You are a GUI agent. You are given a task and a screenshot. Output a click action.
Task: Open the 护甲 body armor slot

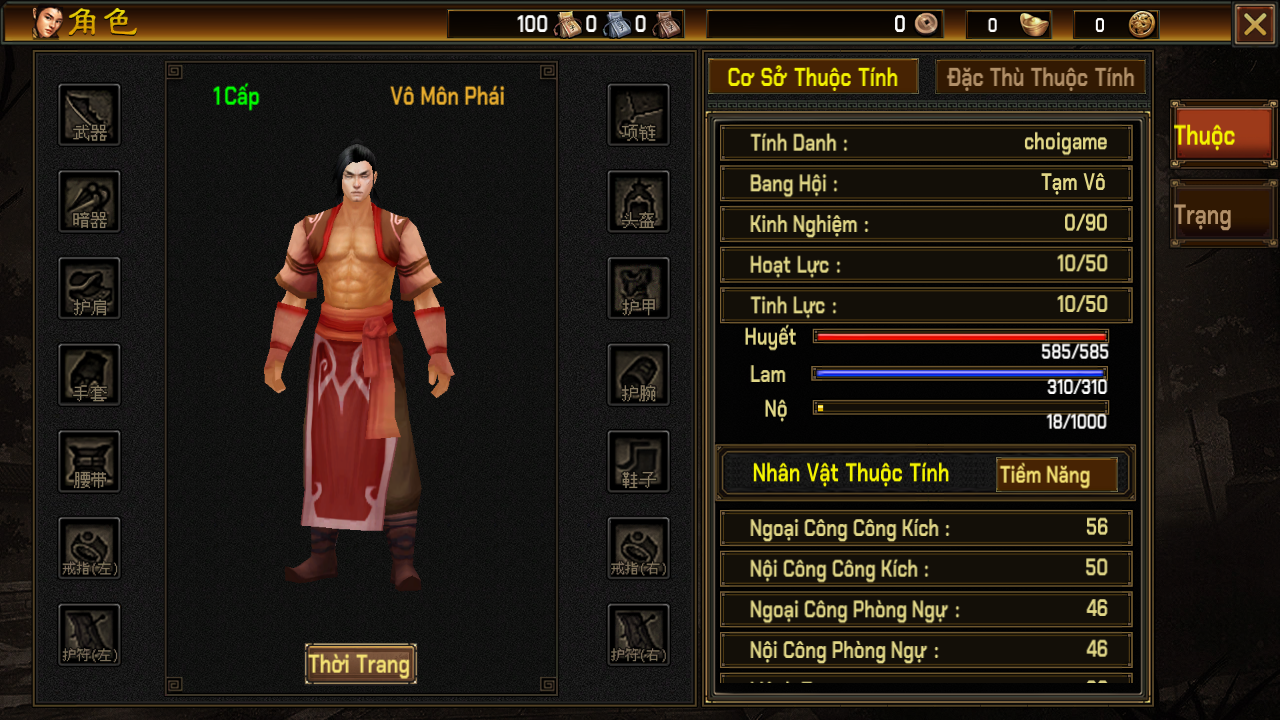point(639,288)
